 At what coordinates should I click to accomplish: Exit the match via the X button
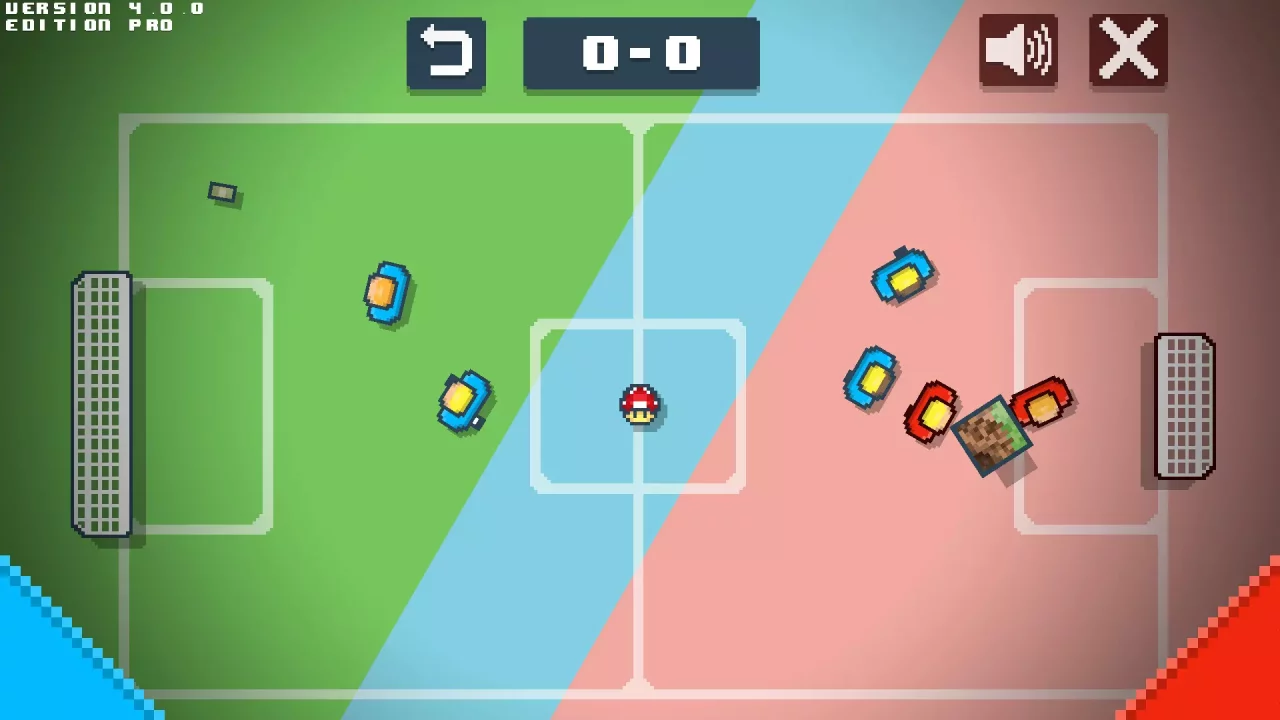1128,50
